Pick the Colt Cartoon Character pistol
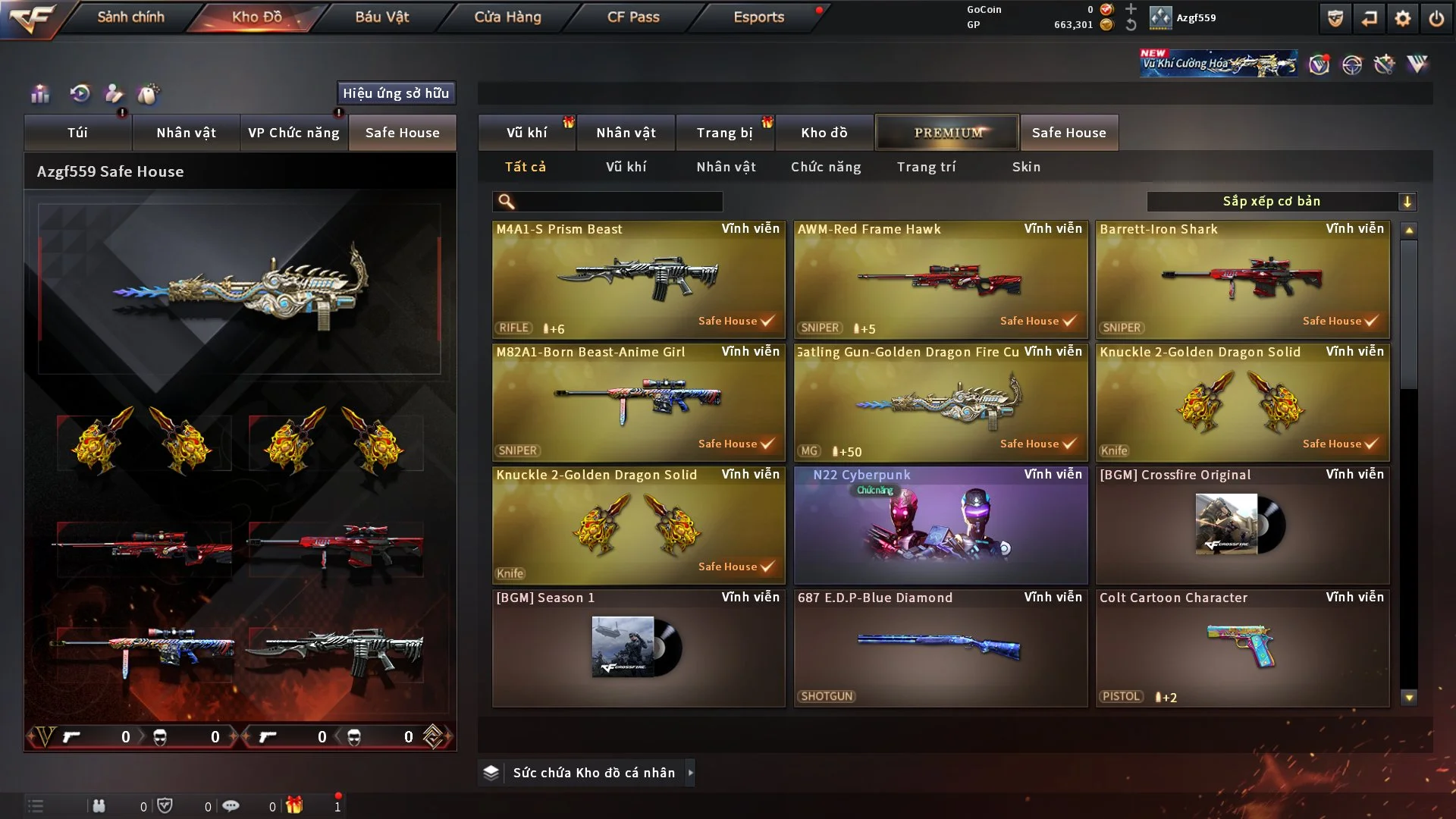 (x=1242, y=648)
